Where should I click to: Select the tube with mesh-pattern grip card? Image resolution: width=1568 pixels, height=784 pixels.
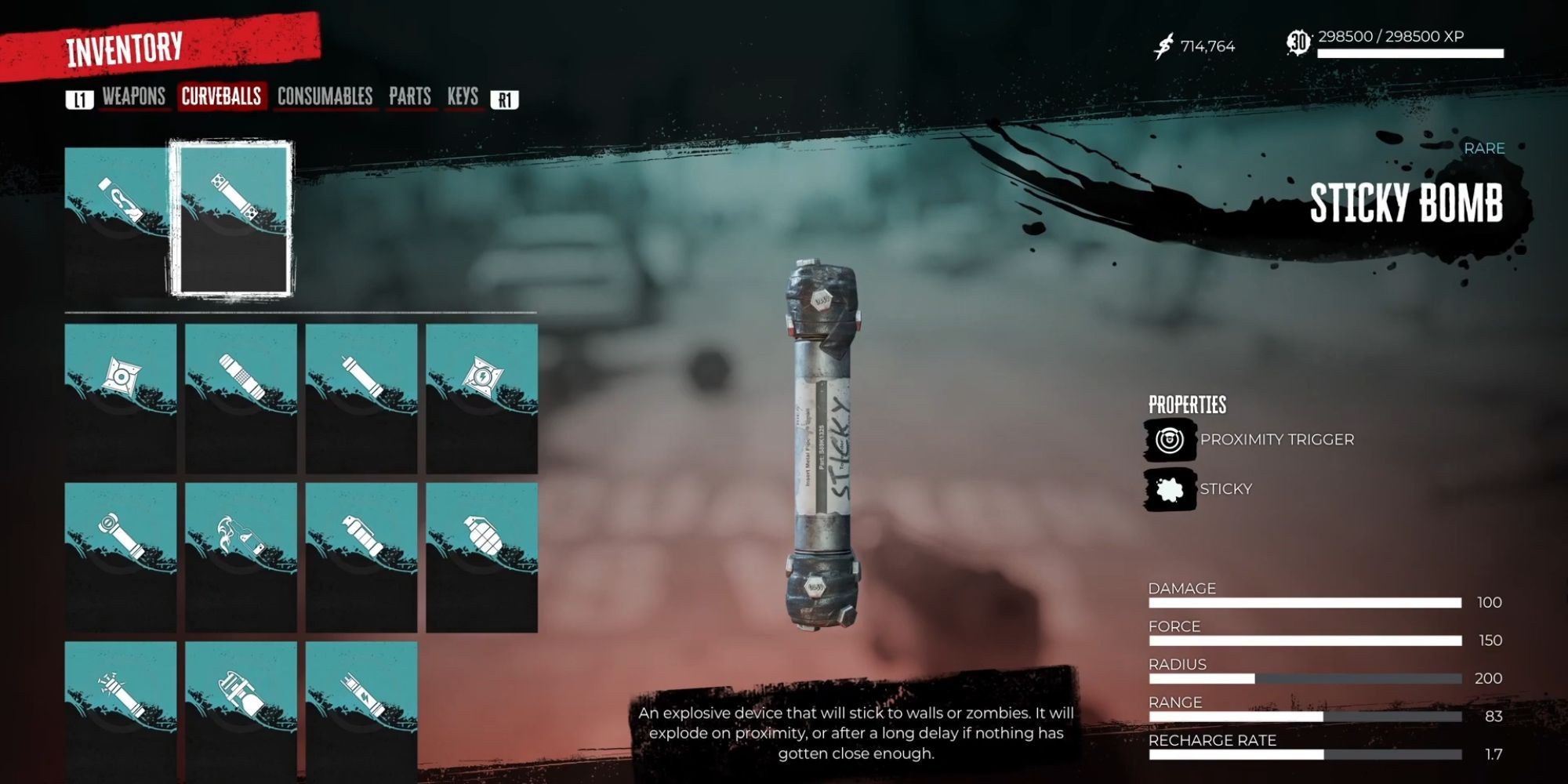pyautogui.click(x=241, y=397)
